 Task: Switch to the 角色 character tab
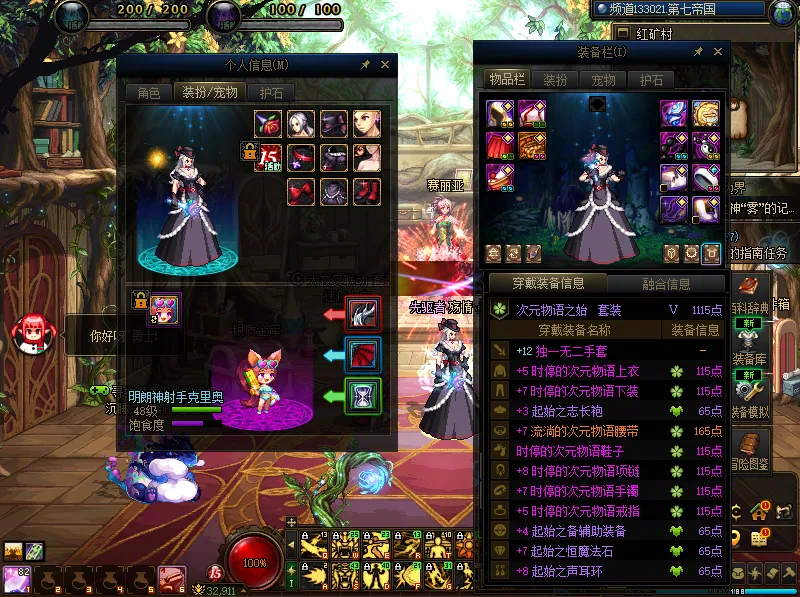coord(148,93)
